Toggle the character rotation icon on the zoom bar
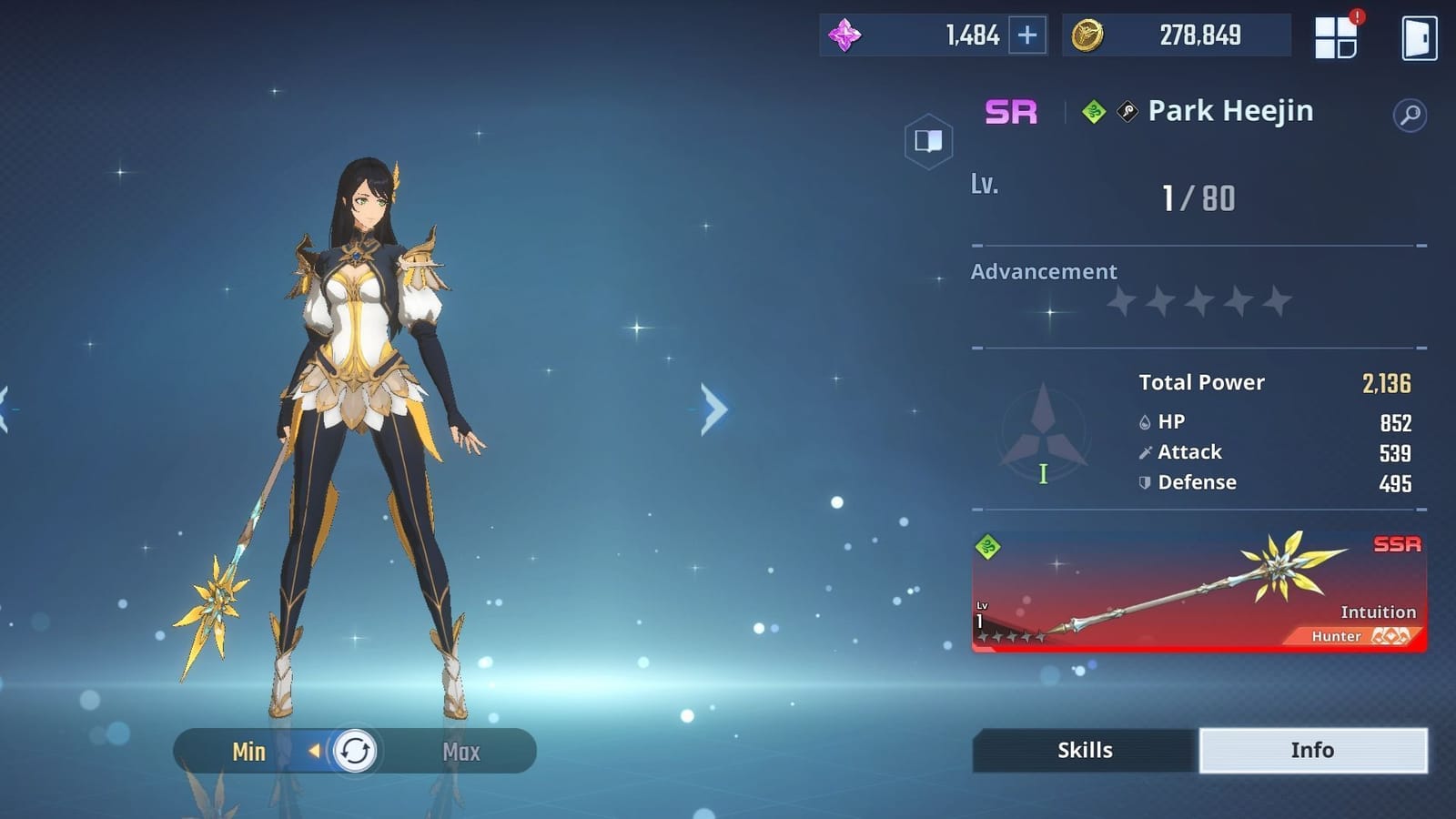The height and width of the screenshot is (819, 1456). tap(354, 751)
